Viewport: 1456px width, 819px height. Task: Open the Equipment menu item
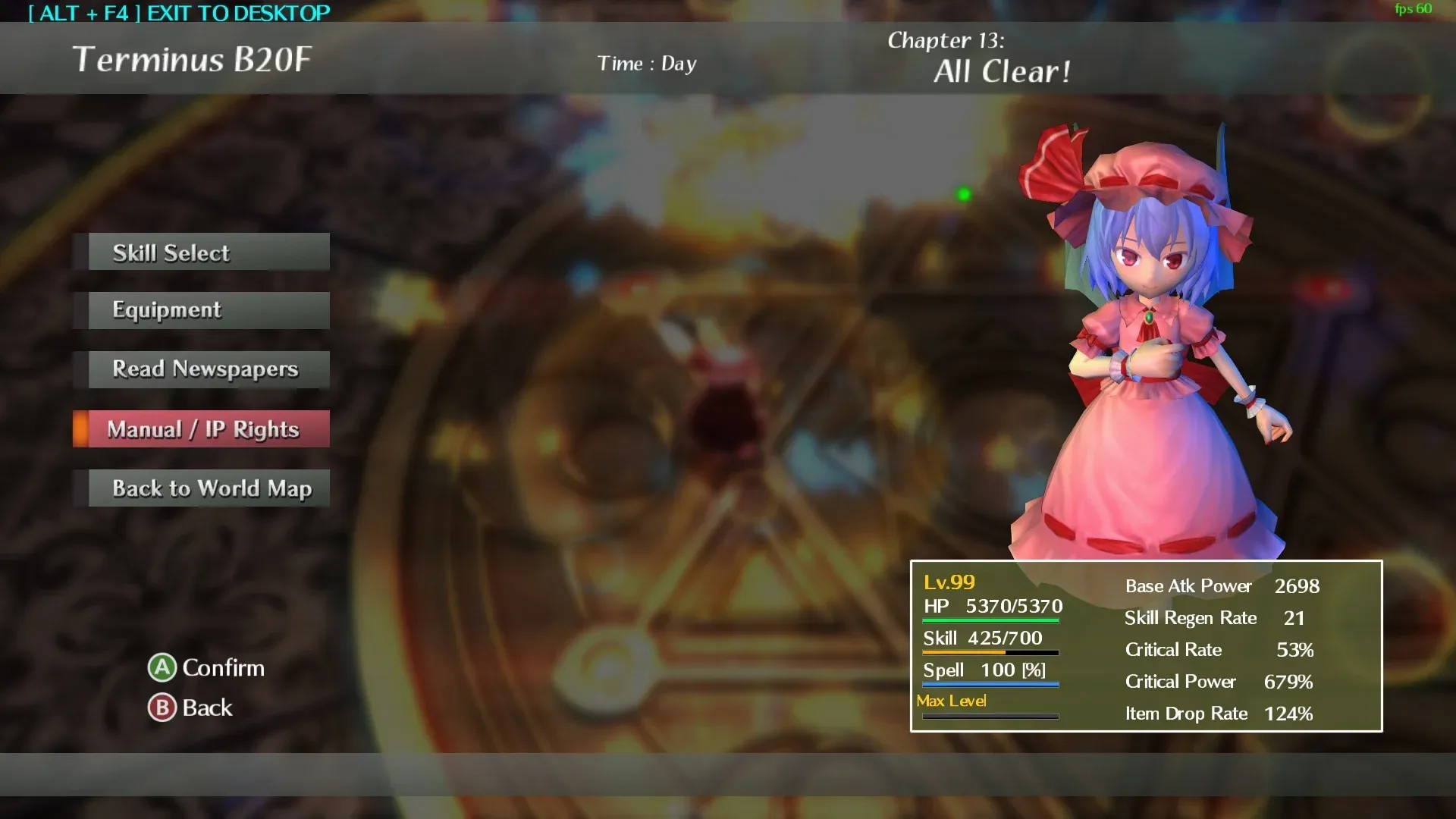pos(200,310)
